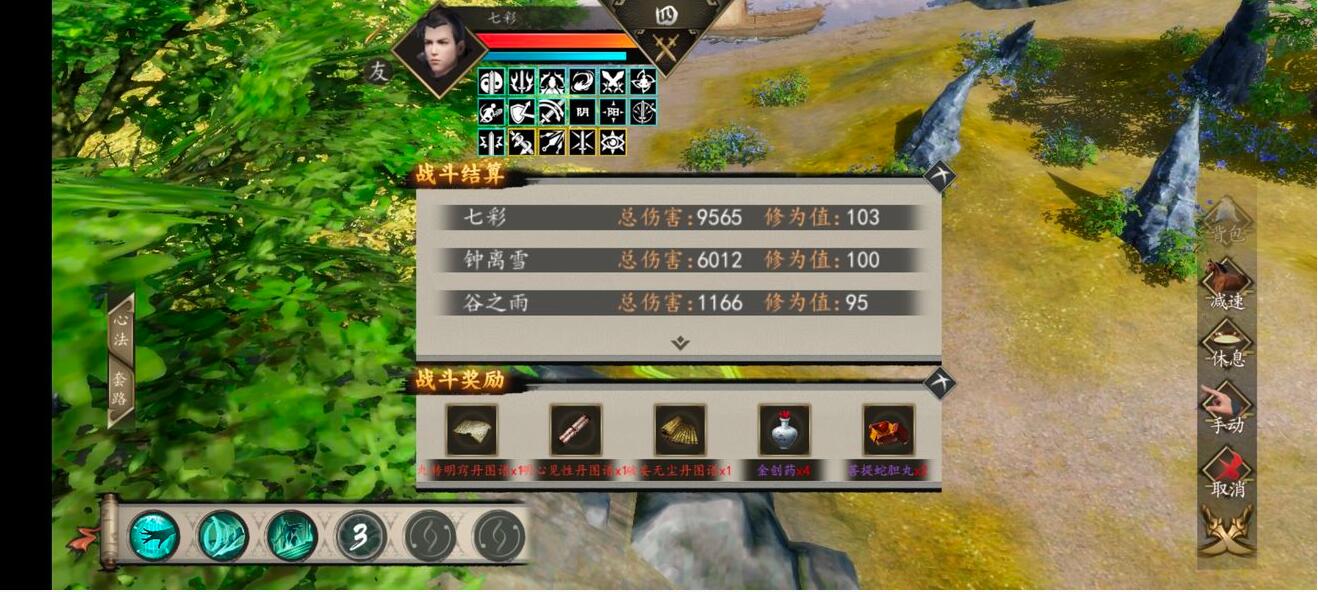Toggle 减速 slow-down horse button
This screenshot has height=592, width=1318.
click(1227, 284)
